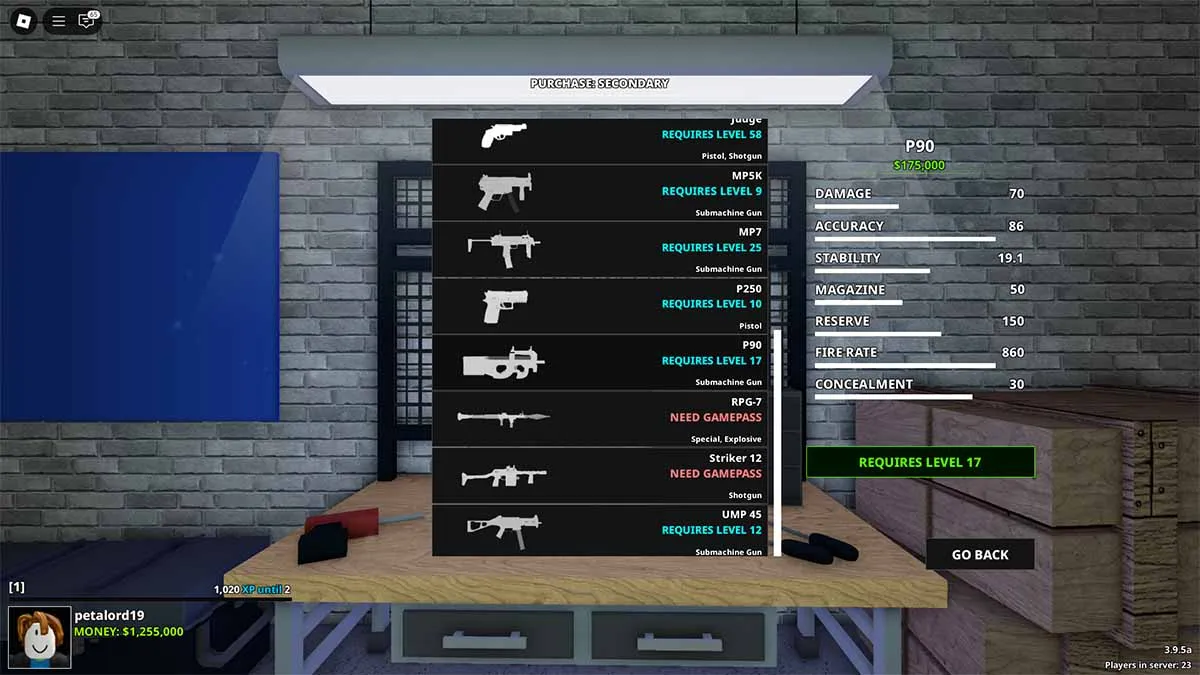Open the Roblox chat icon
The width and height of the screenshot is (1200, 675).
pyautogui.click(x=87, y=20)
